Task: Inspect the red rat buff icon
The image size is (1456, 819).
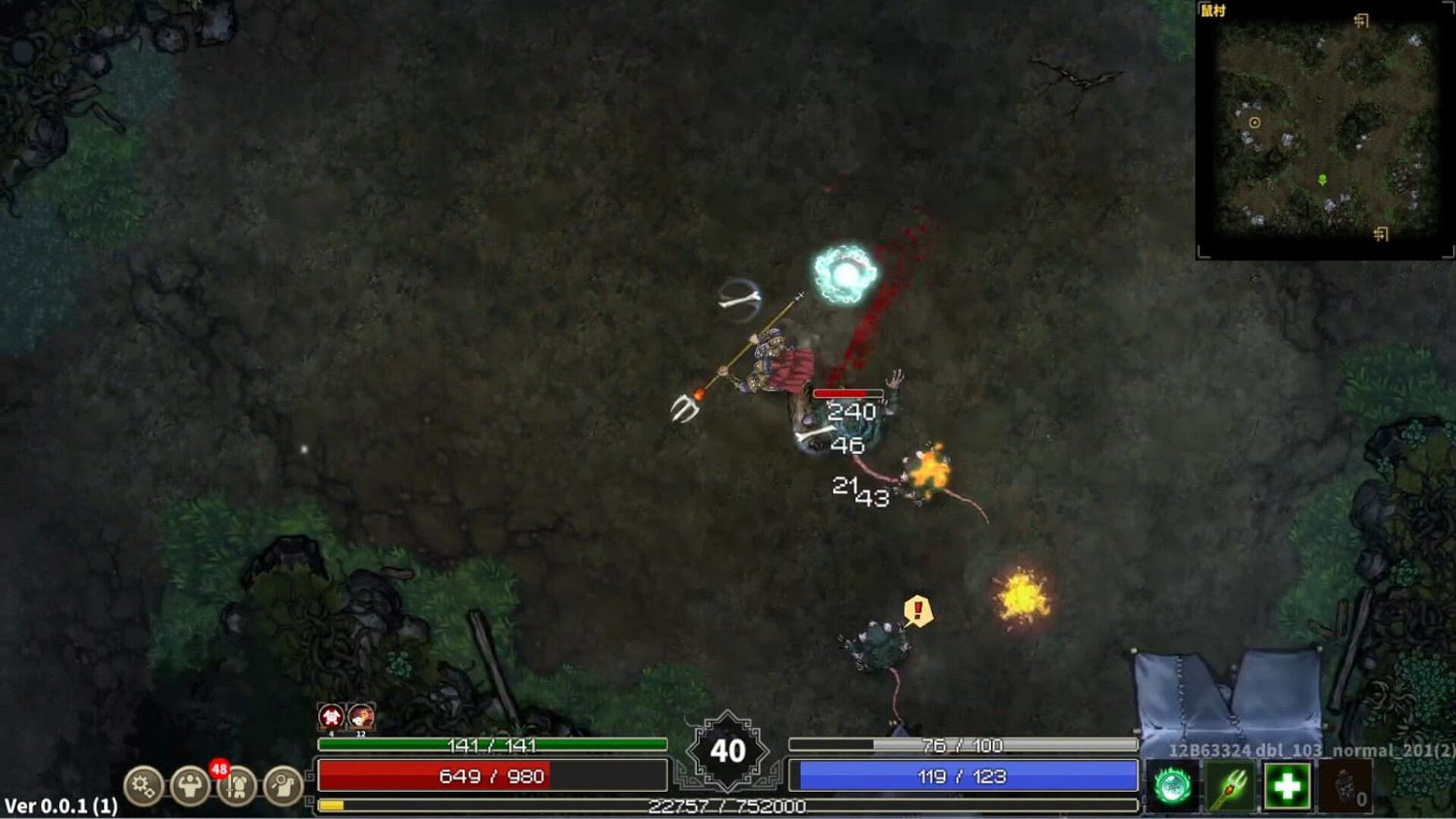Action: tap(330, 715)
